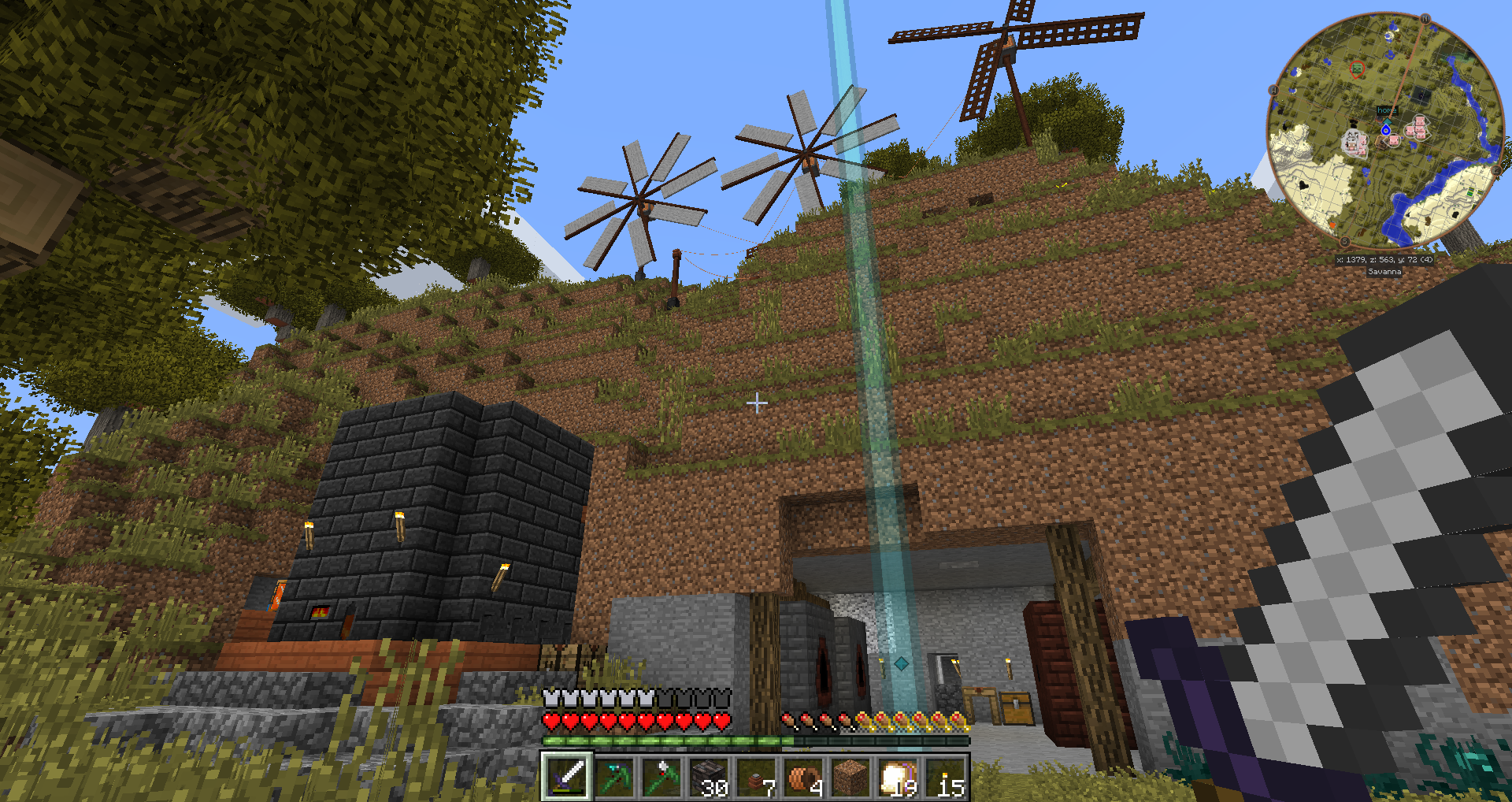Select the torch stack of 15
Image resolution: width=1512 pixels, height=802 pixels.
(944, 777)
